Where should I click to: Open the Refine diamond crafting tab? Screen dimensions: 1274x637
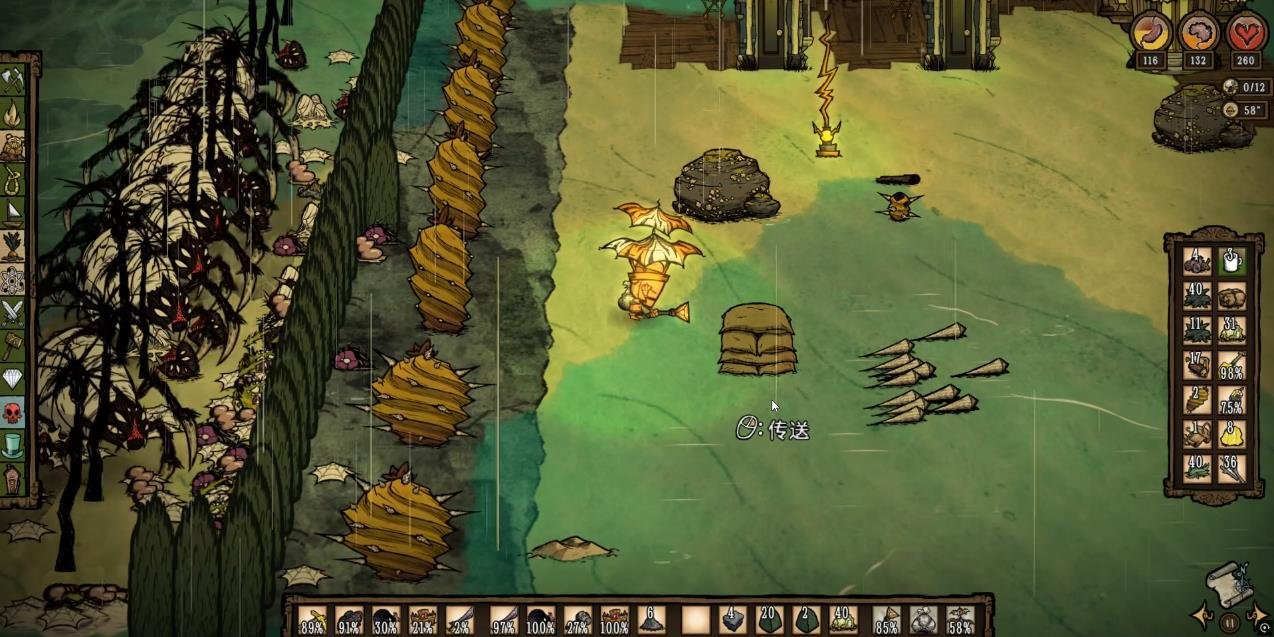(12, 379)
